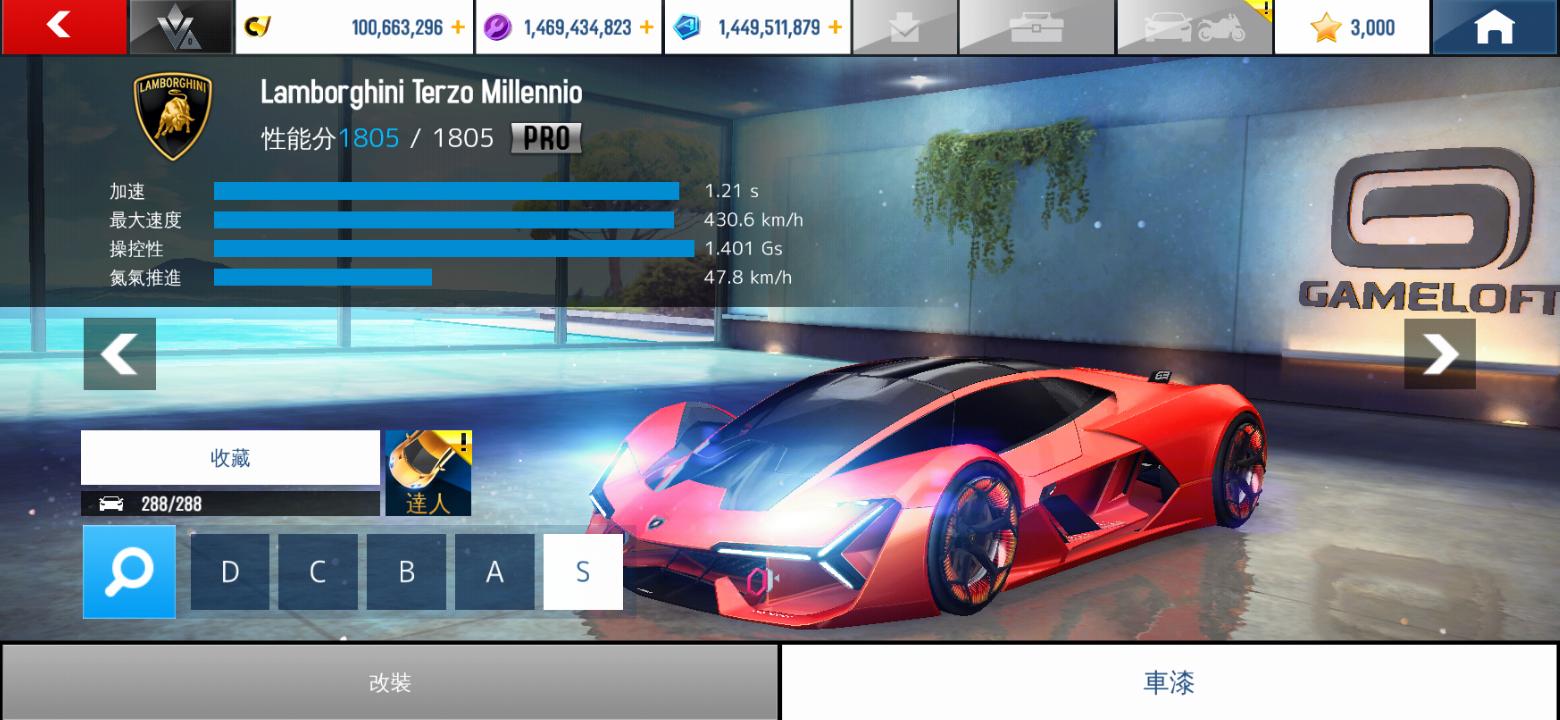Screen dimensions: 1560x720
Task: Filter cars by class B
Action: pos(406,572)
